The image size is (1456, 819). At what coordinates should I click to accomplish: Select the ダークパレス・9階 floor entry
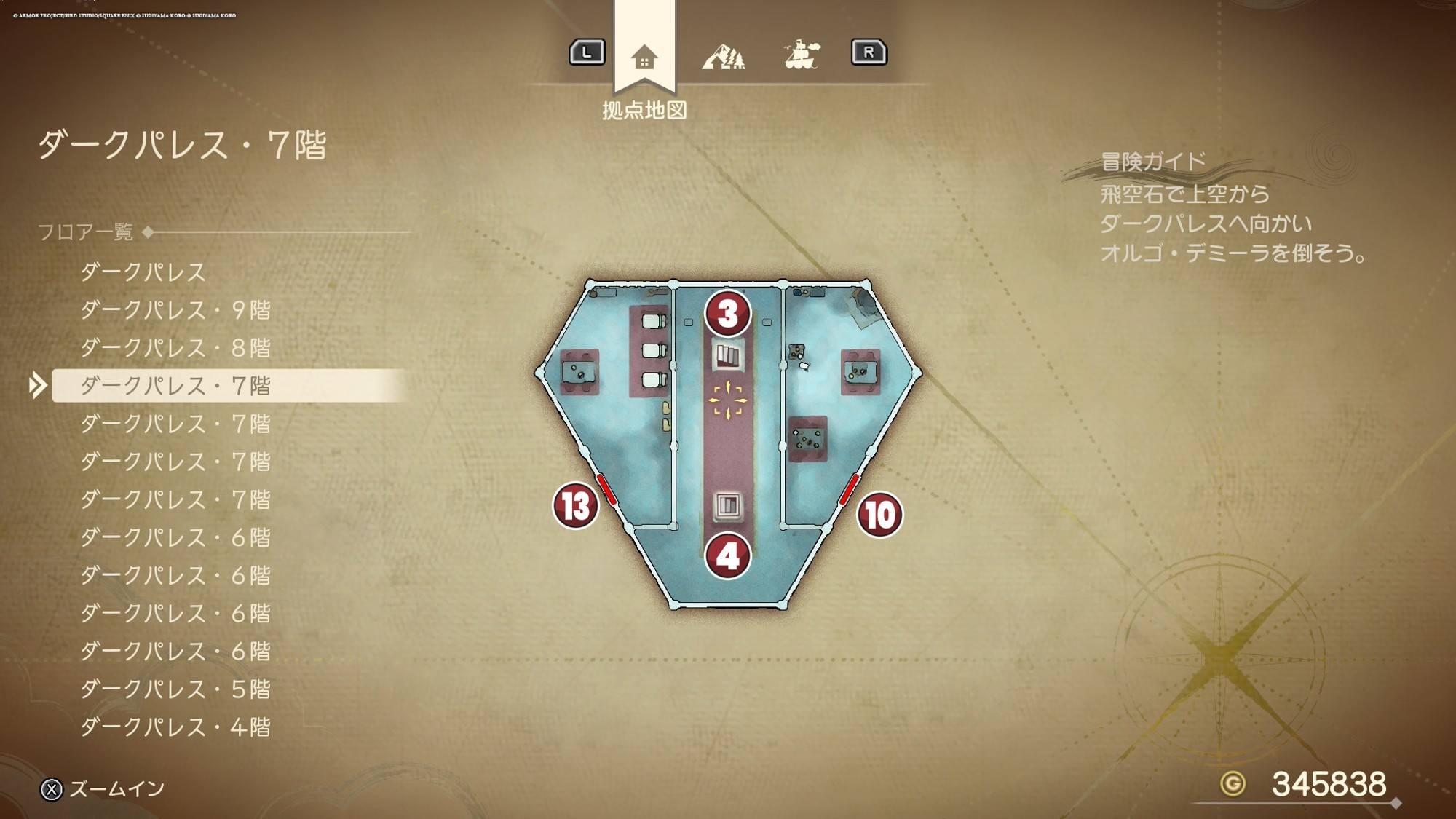click(175, 310)
